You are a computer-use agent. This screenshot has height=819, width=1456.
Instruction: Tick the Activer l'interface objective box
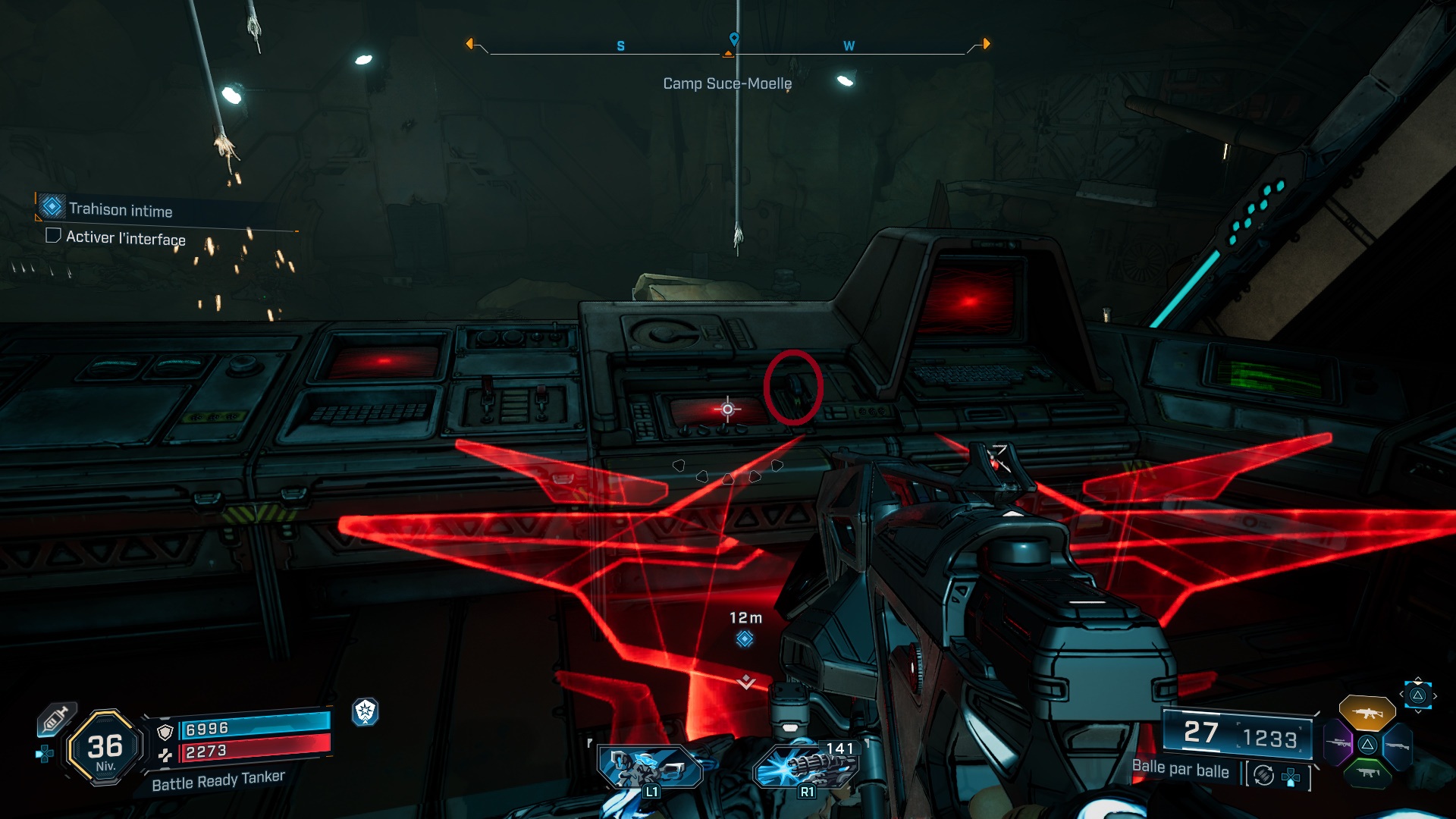[53, 236]
